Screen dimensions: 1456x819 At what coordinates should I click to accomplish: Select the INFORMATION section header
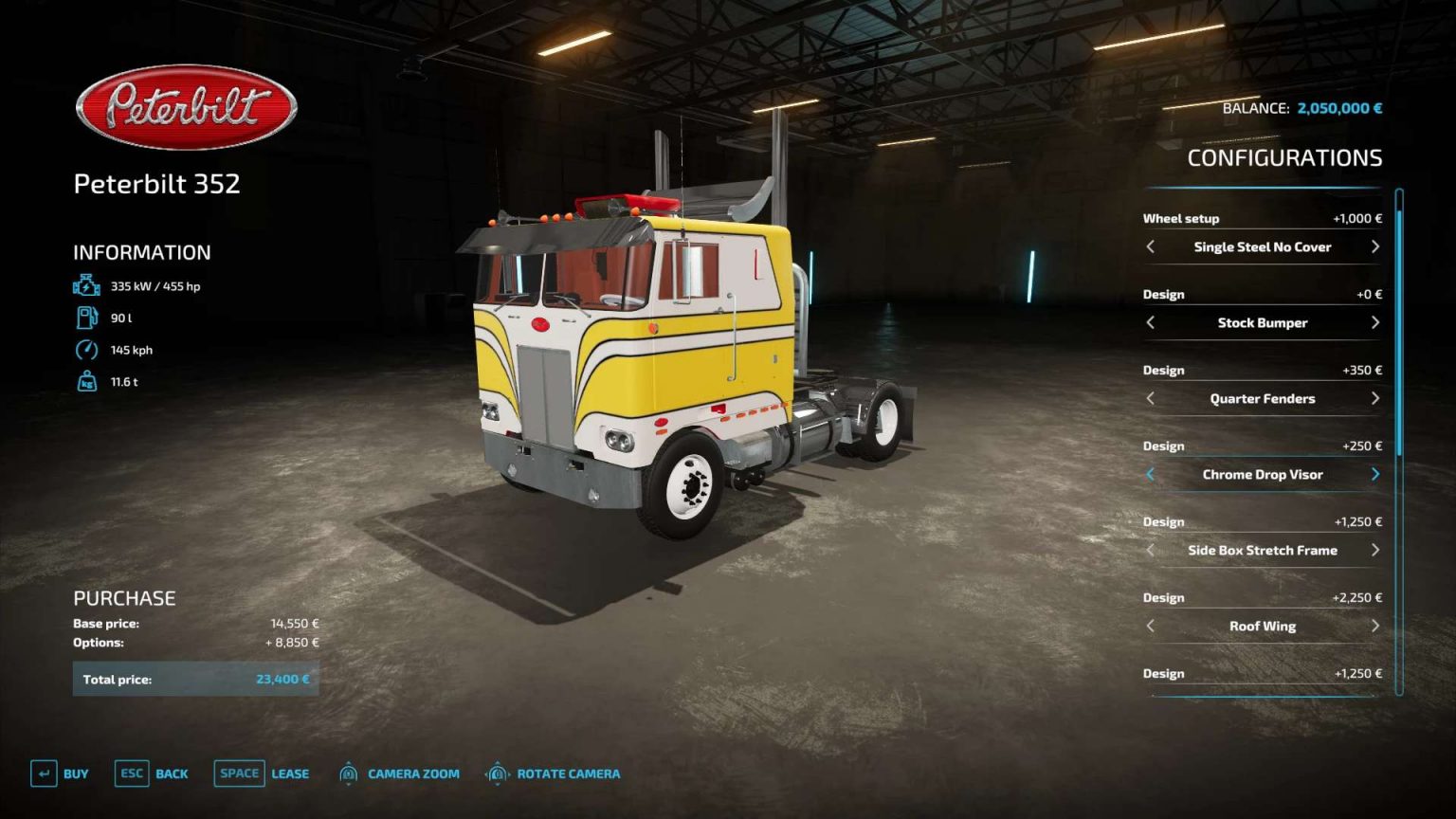(x=141, y=252)
